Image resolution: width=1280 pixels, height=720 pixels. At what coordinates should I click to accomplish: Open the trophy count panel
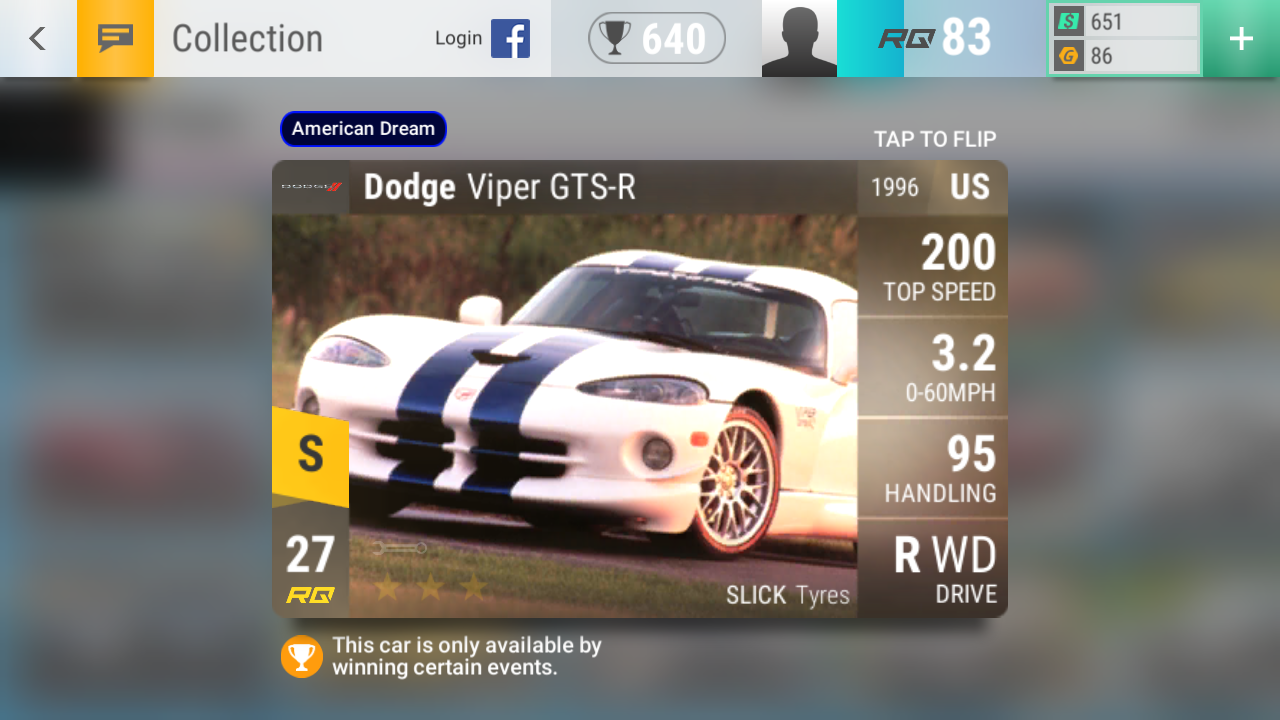656,38
